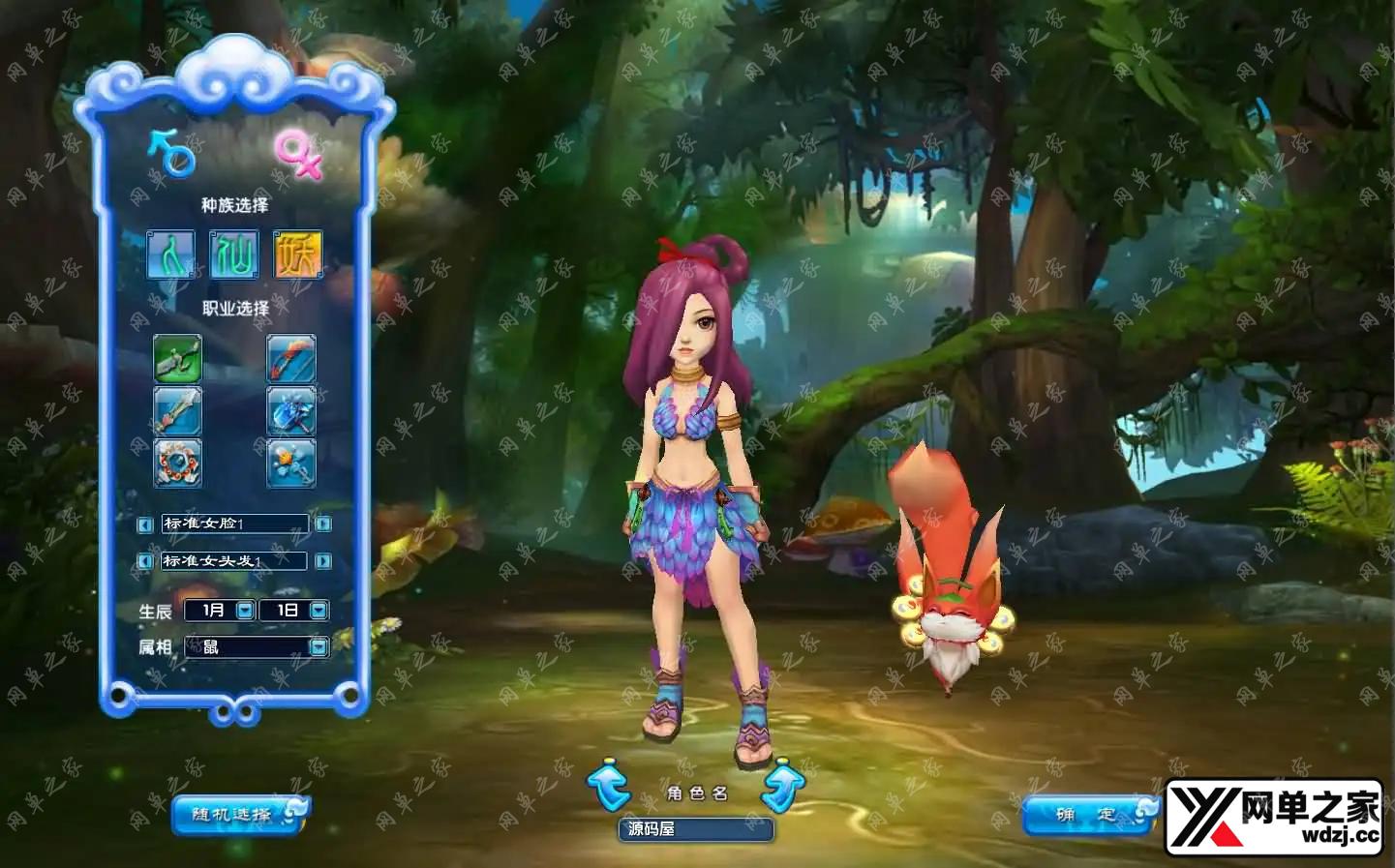1395x868 pixels.
Task: Select the flower staff class icon
Action: (x=290, y=463)
